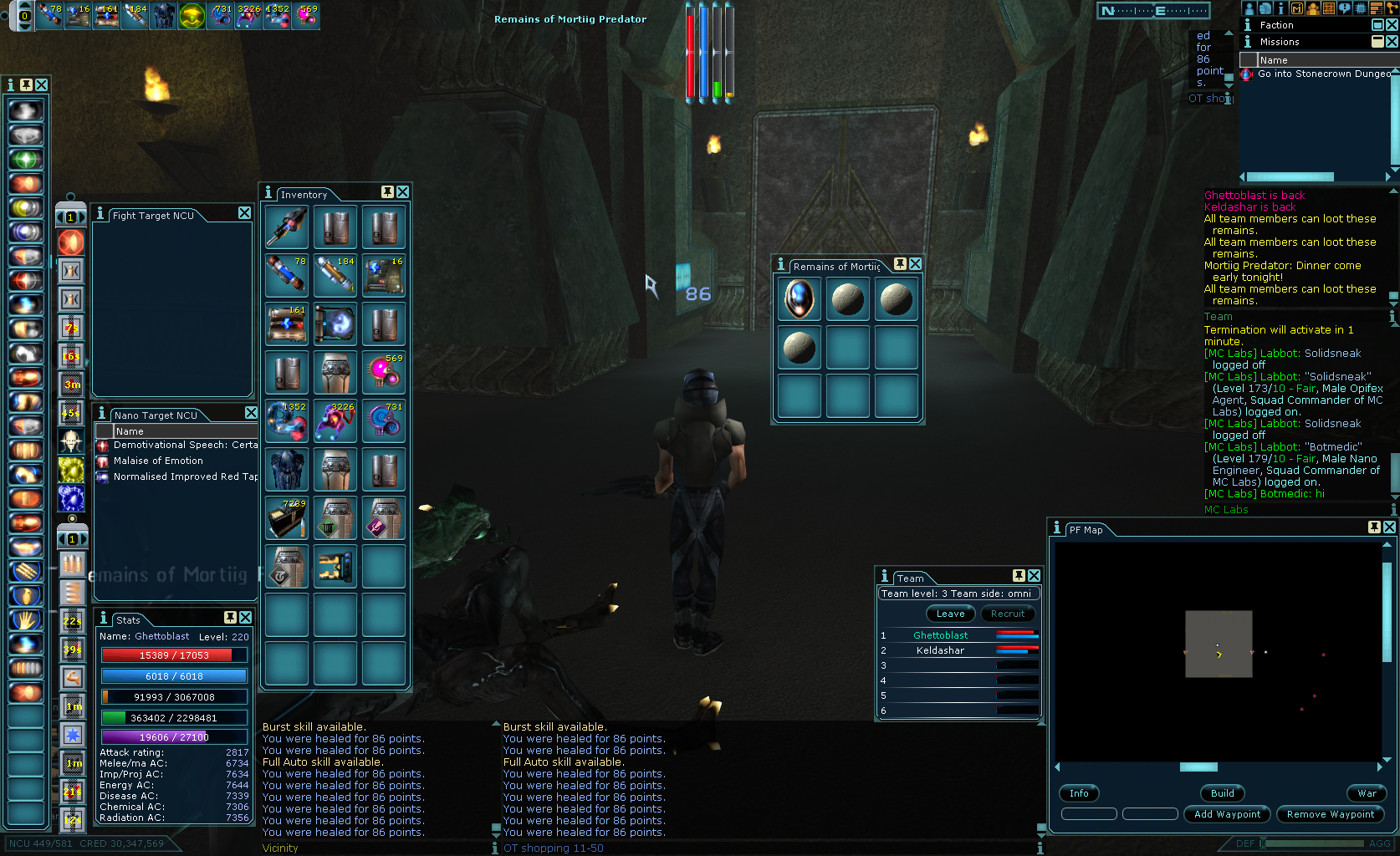Leave the current team

click(x=950, y=614)
